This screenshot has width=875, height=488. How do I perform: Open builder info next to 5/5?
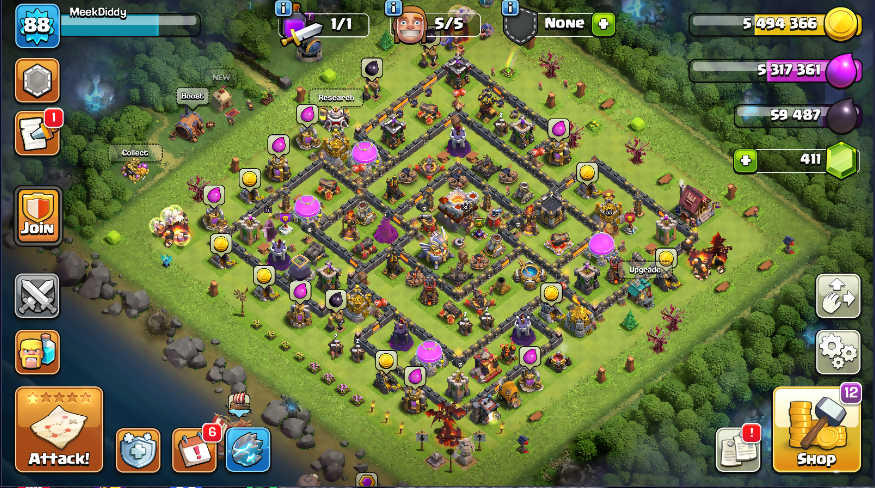click(x=397, y=7)
